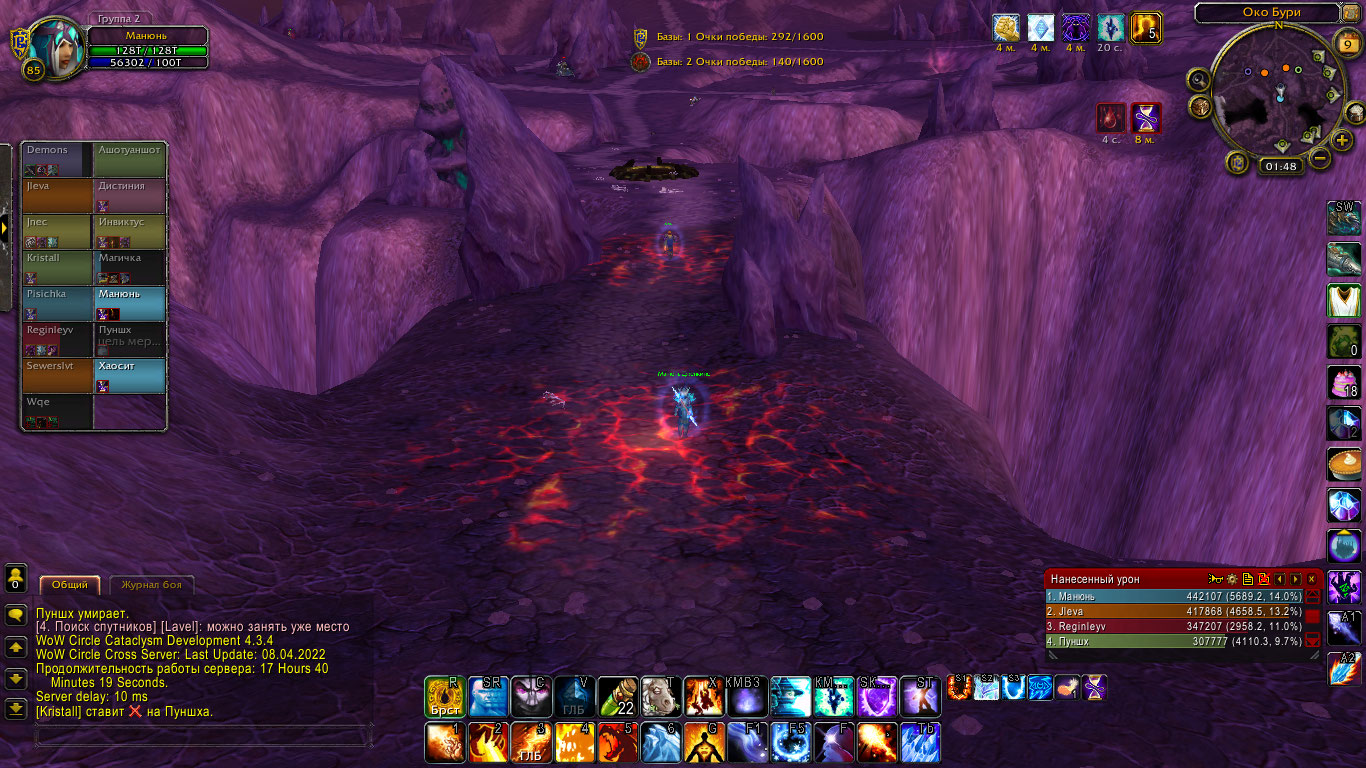
Task: Open the Общий chat tab
Action: (70, 585)
